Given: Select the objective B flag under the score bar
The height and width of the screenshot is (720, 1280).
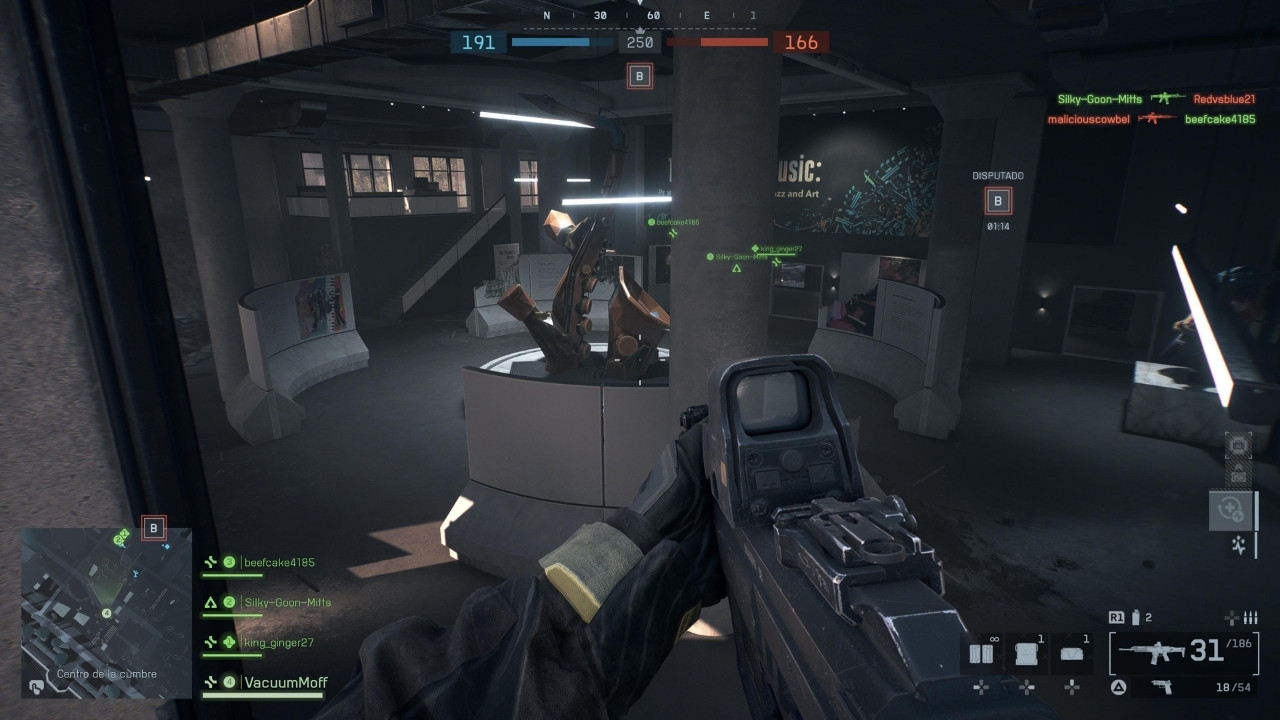Looking at the screenshot, I should pyautogui.click(x=640, y=76).
